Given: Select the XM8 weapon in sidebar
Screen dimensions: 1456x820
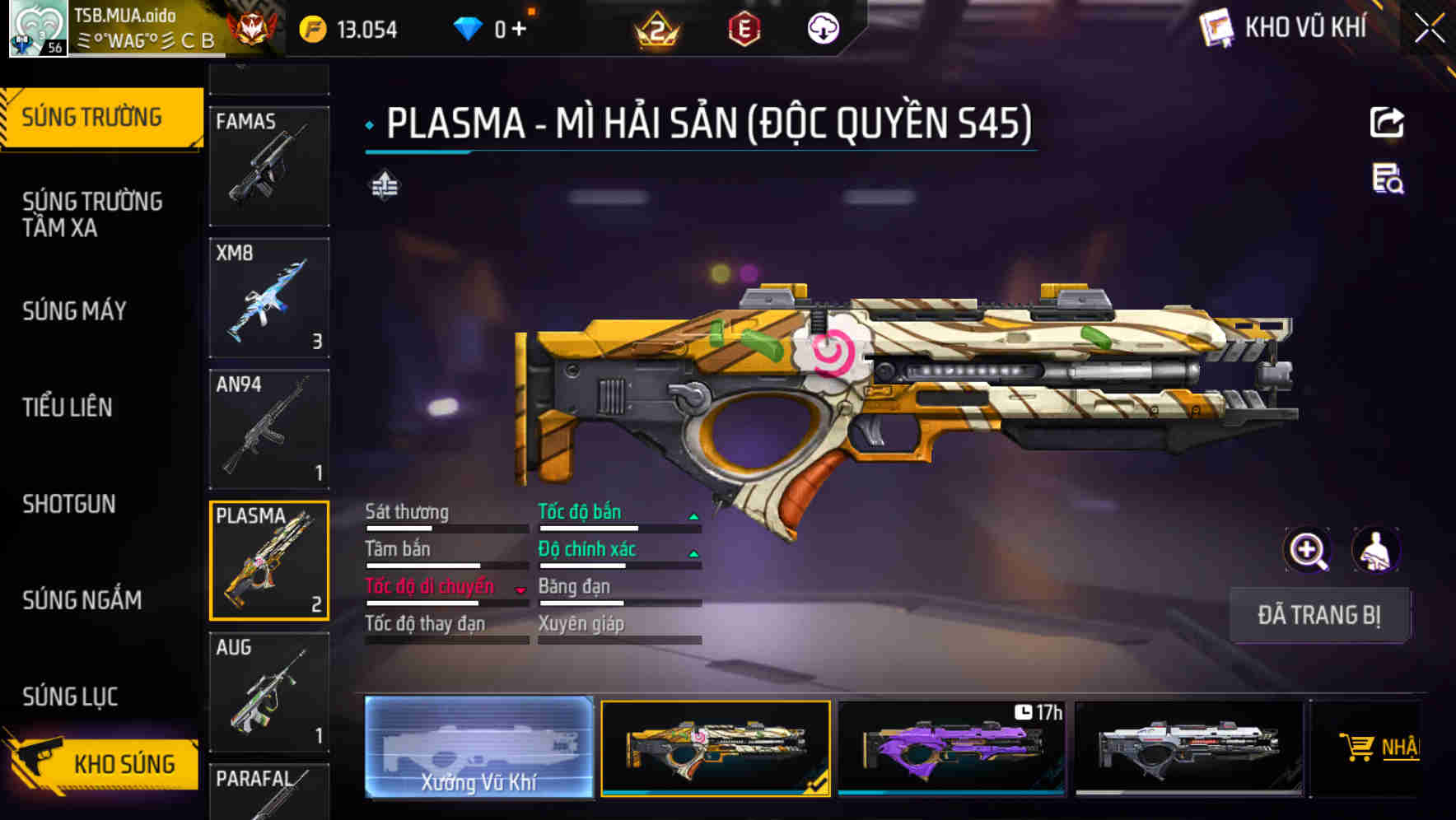Looking at the screenshot, I should 269,297.
